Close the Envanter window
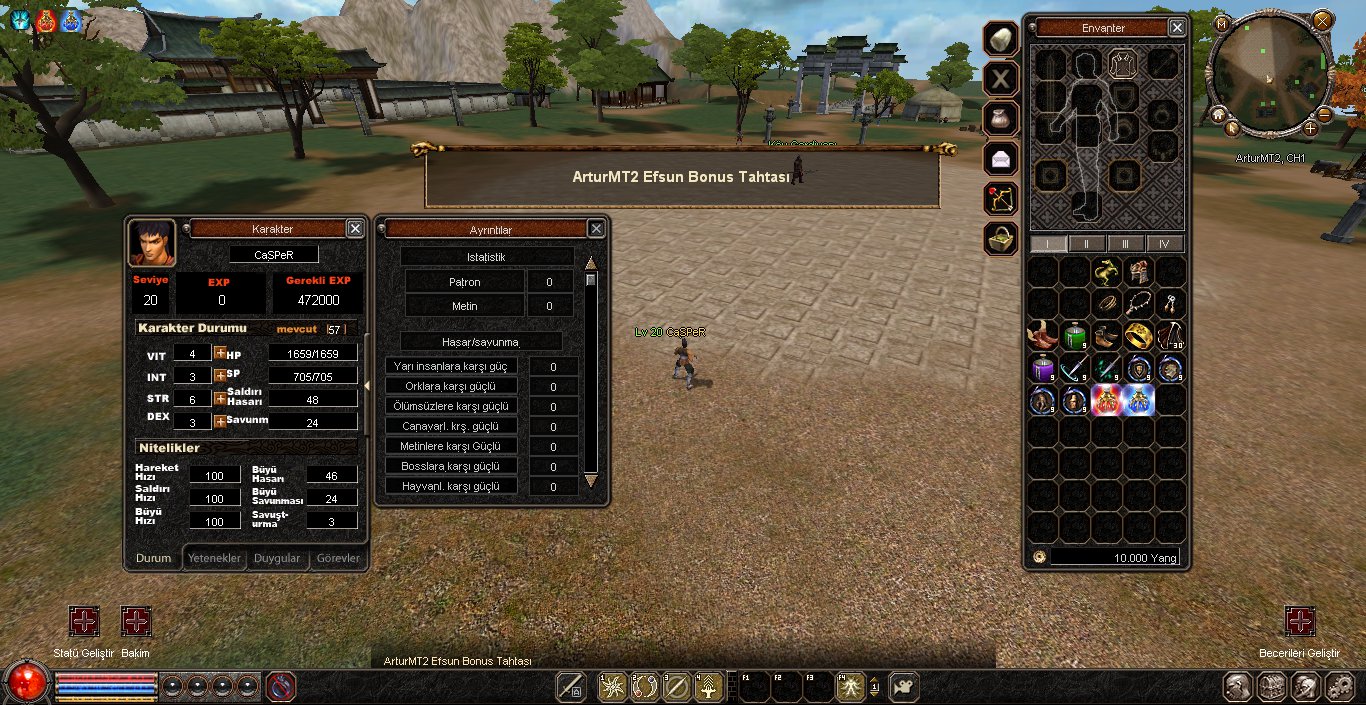This screenshot has height=705, width=1366. coord(1177,28)
